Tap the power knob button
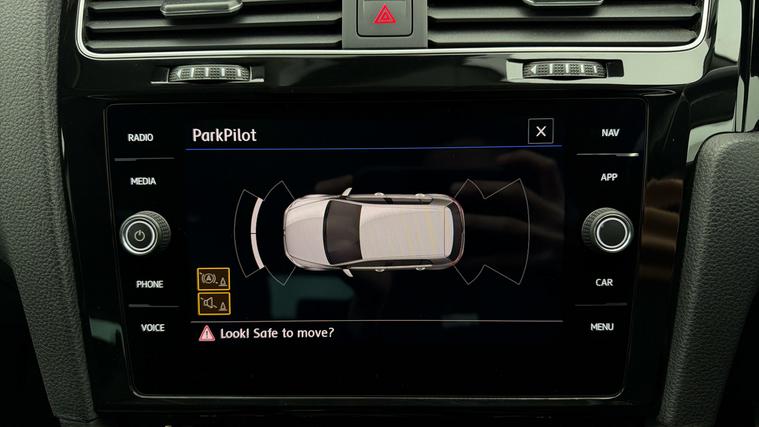 [x=145, y=234]
